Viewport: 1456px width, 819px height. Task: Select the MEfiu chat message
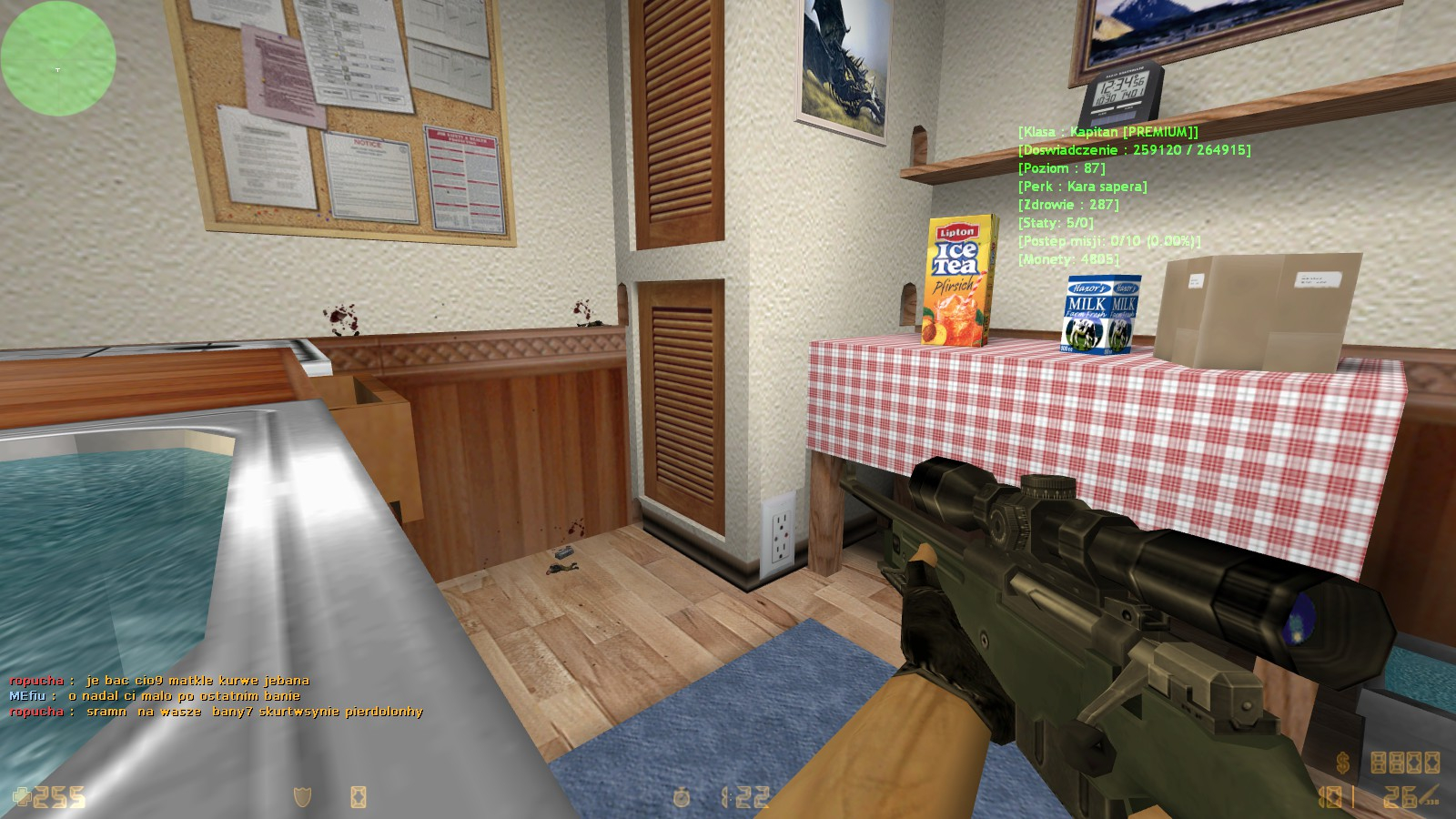pyautogui.click(x=155, y=695)
